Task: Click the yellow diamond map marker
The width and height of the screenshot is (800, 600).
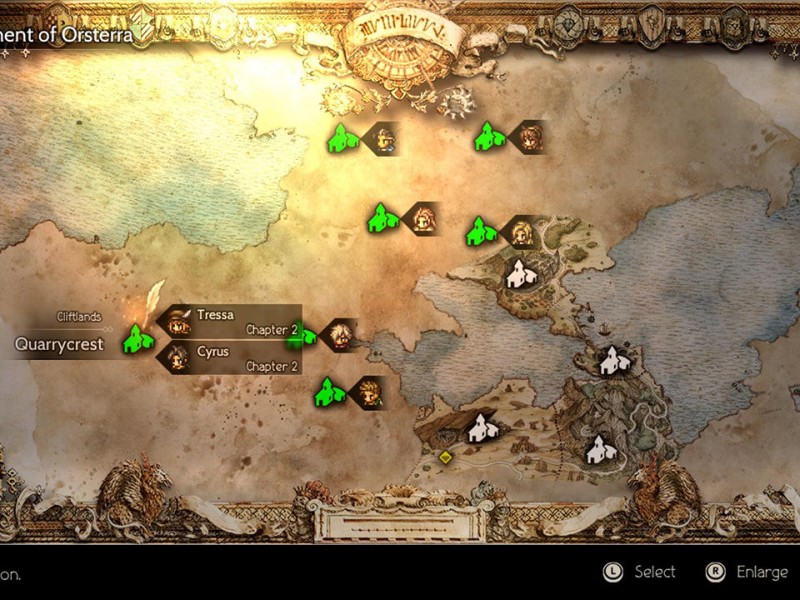Action: (x=445, y=457)
